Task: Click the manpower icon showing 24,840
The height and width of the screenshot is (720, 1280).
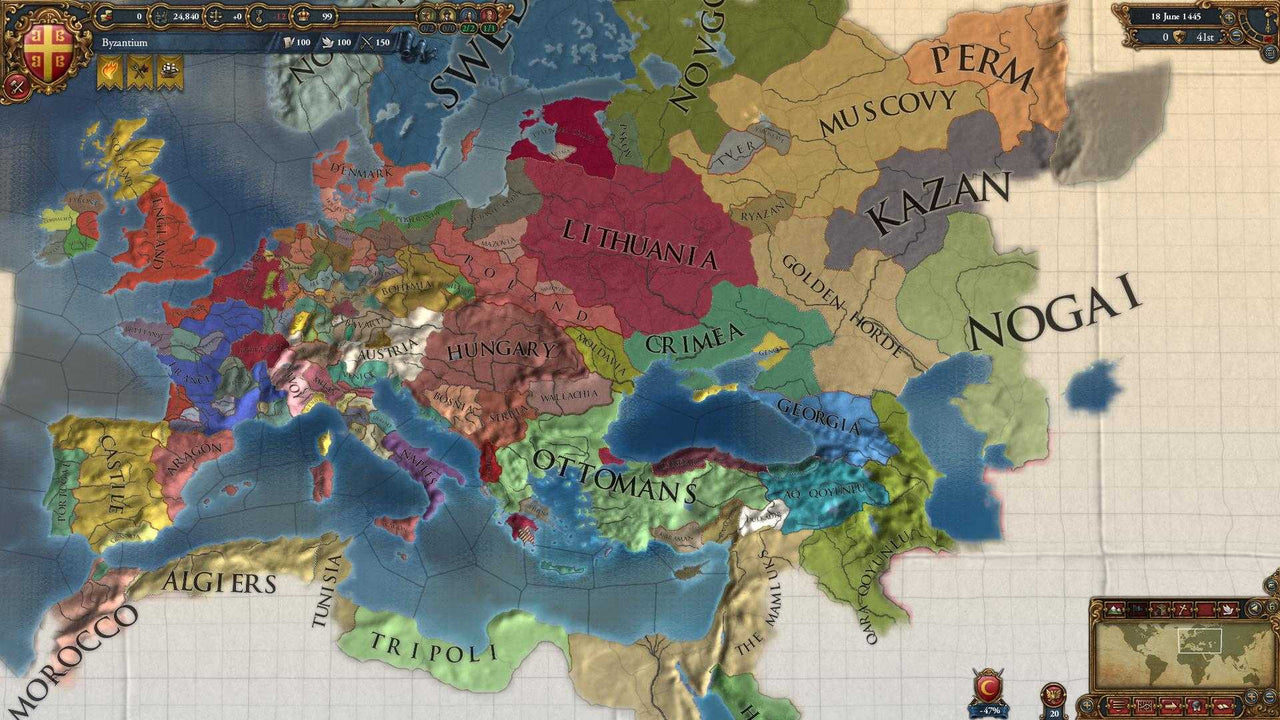Action: [162, 16]
